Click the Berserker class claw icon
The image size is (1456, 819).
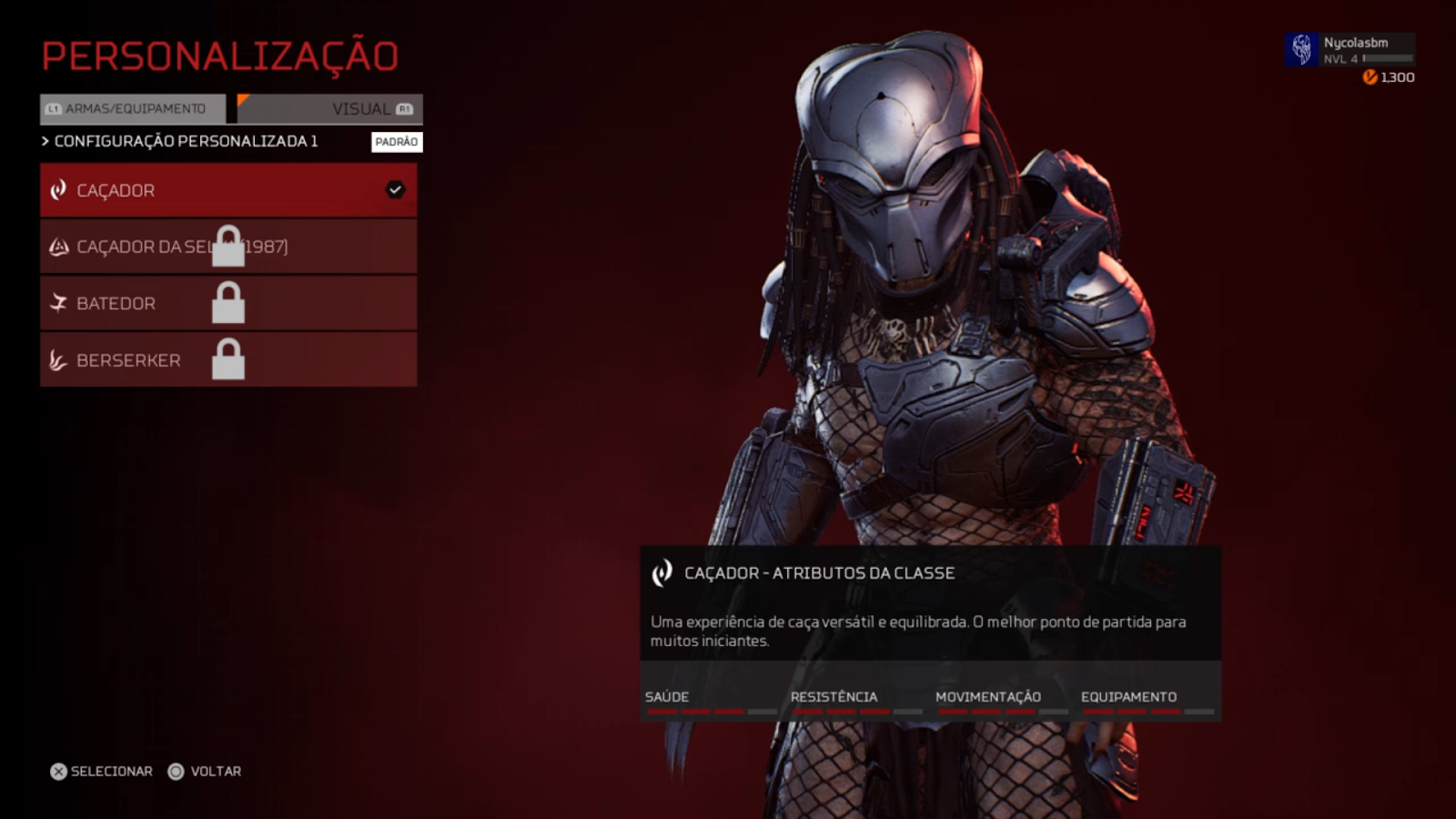[56, 359]
